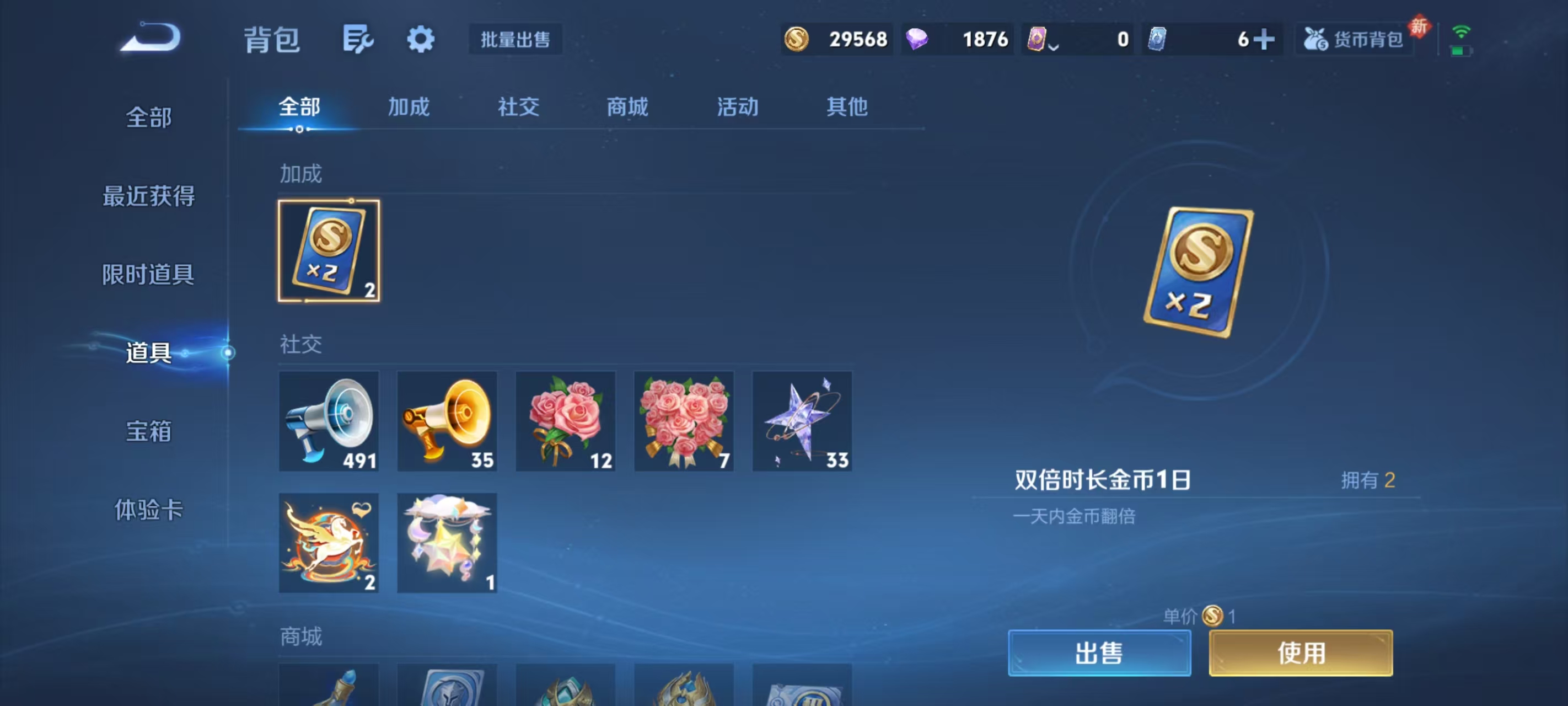The width and height of the screenshot is (1568, 706).
Task: Select the flying pegasus item
Action: point(329,542)
